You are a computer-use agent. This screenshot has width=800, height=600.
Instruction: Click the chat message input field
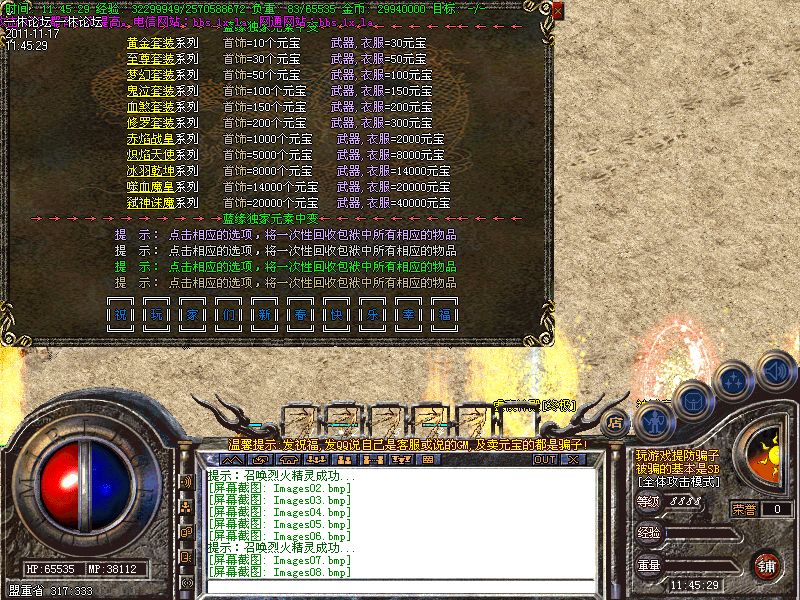pyautogui.click(x=400, y=586)
